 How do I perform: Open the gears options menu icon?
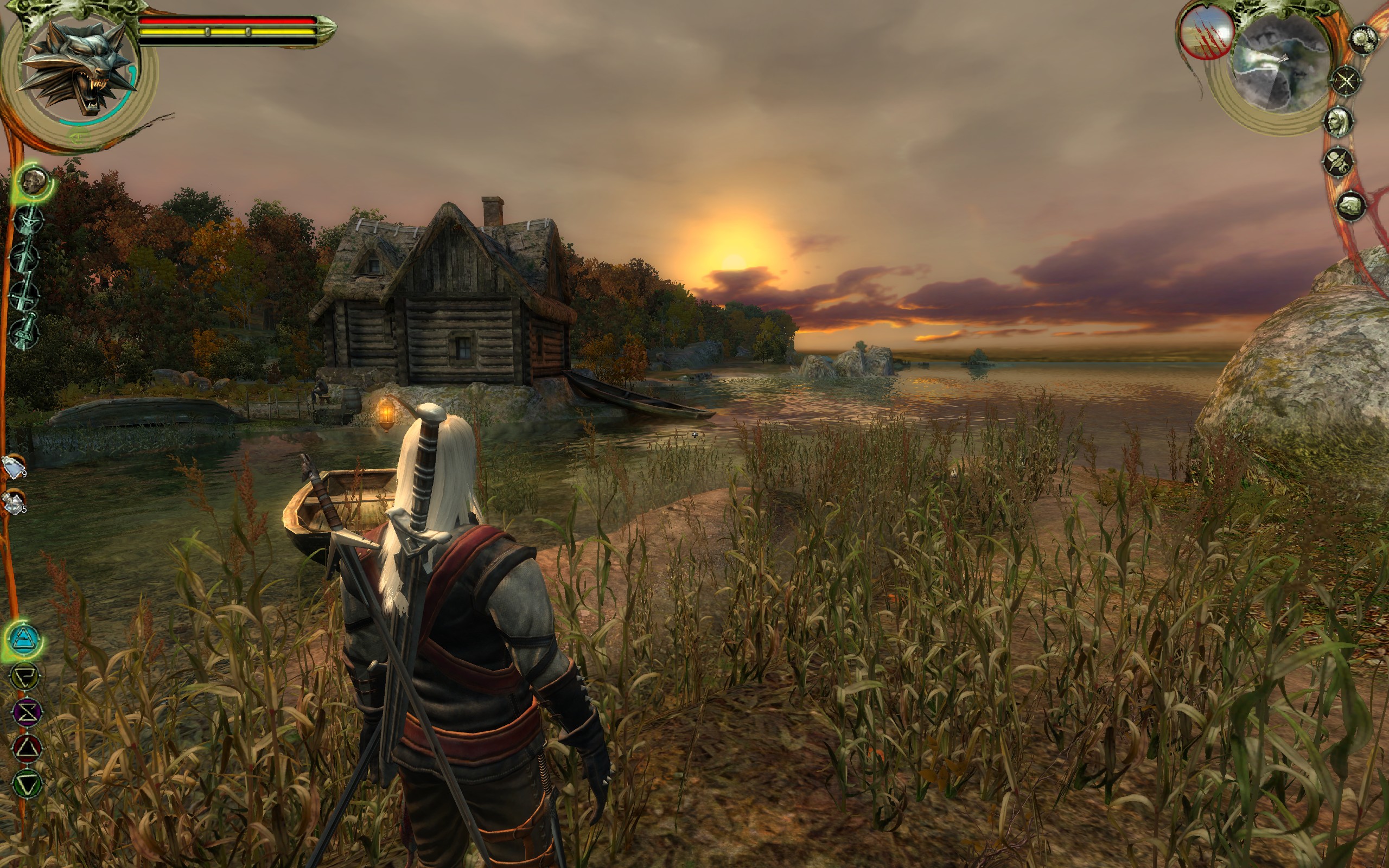pyautogui.click(x=1363, y=40)
